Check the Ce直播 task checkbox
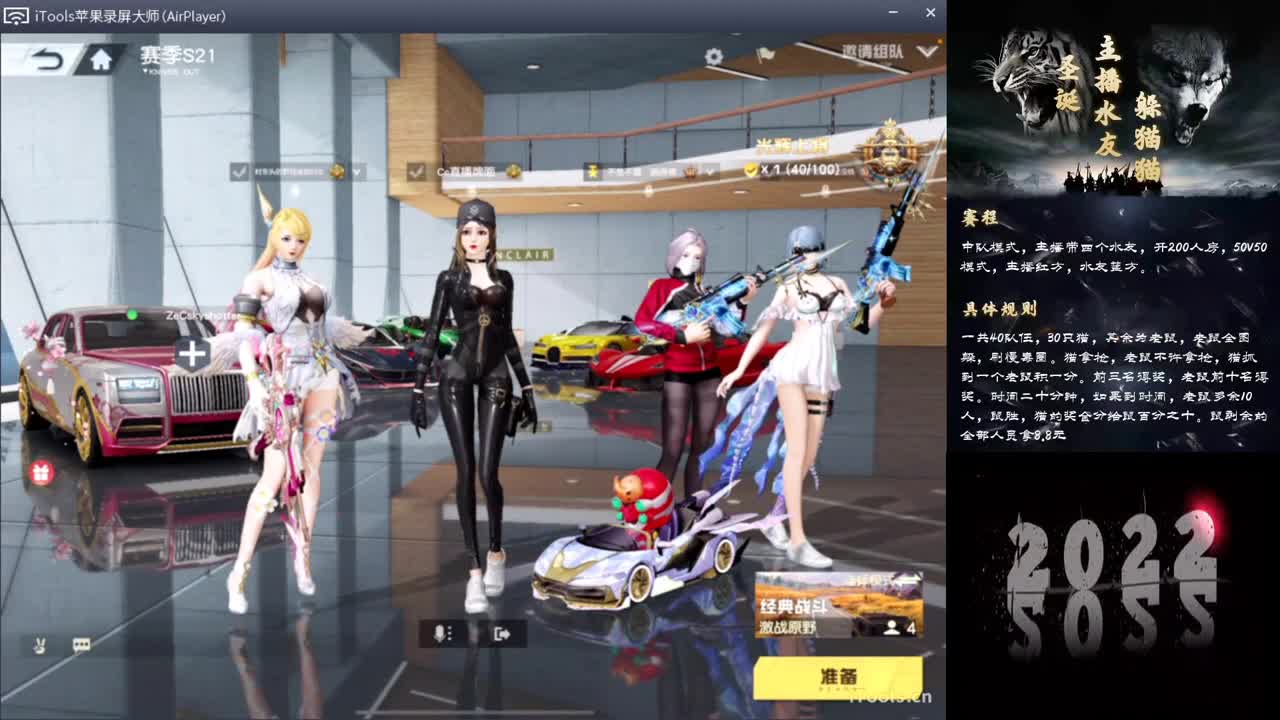 click(416, 171)
